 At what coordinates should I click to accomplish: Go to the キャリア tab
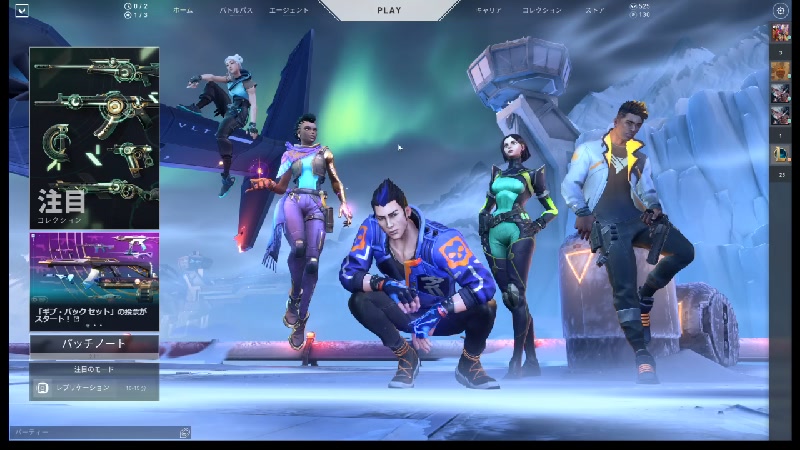pos(489,11)
